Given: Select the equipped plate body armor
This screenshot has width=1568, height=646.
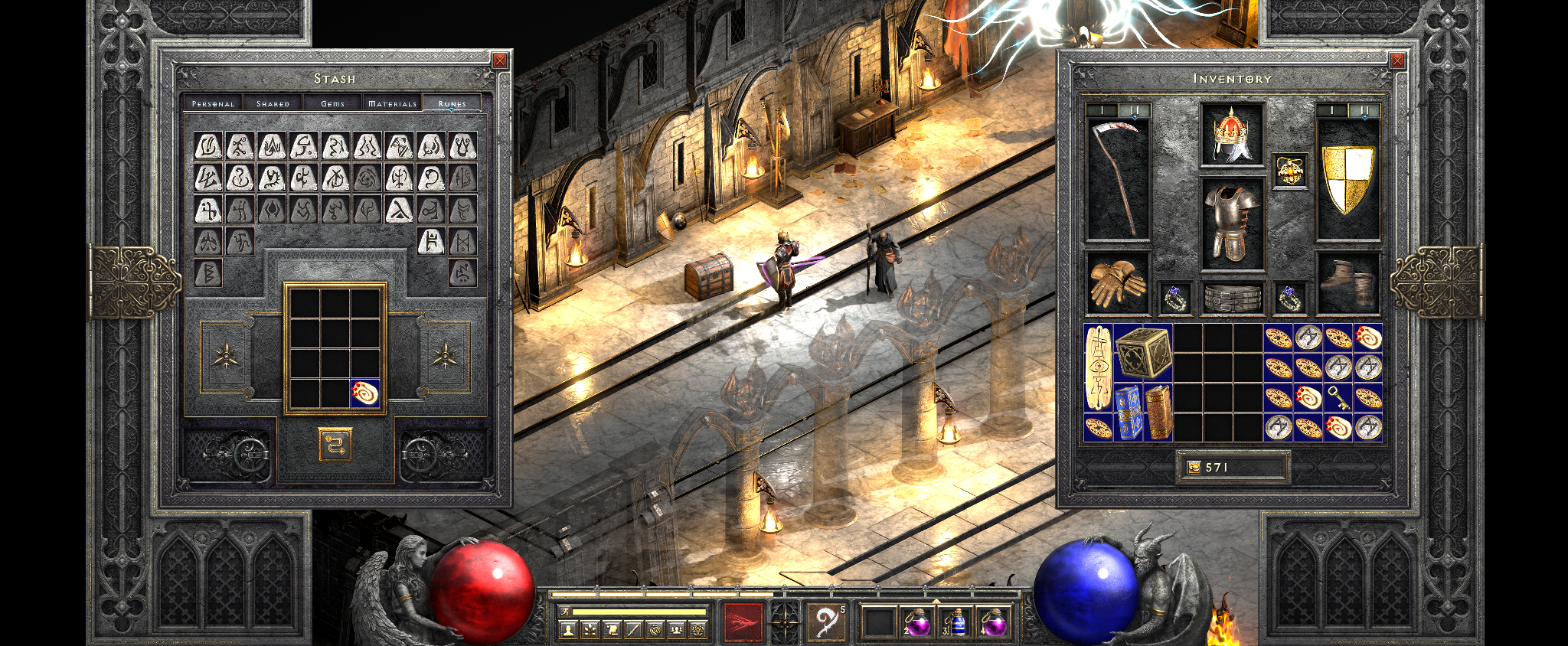Looking at the screenshot, I should (x=1231, y=224).
